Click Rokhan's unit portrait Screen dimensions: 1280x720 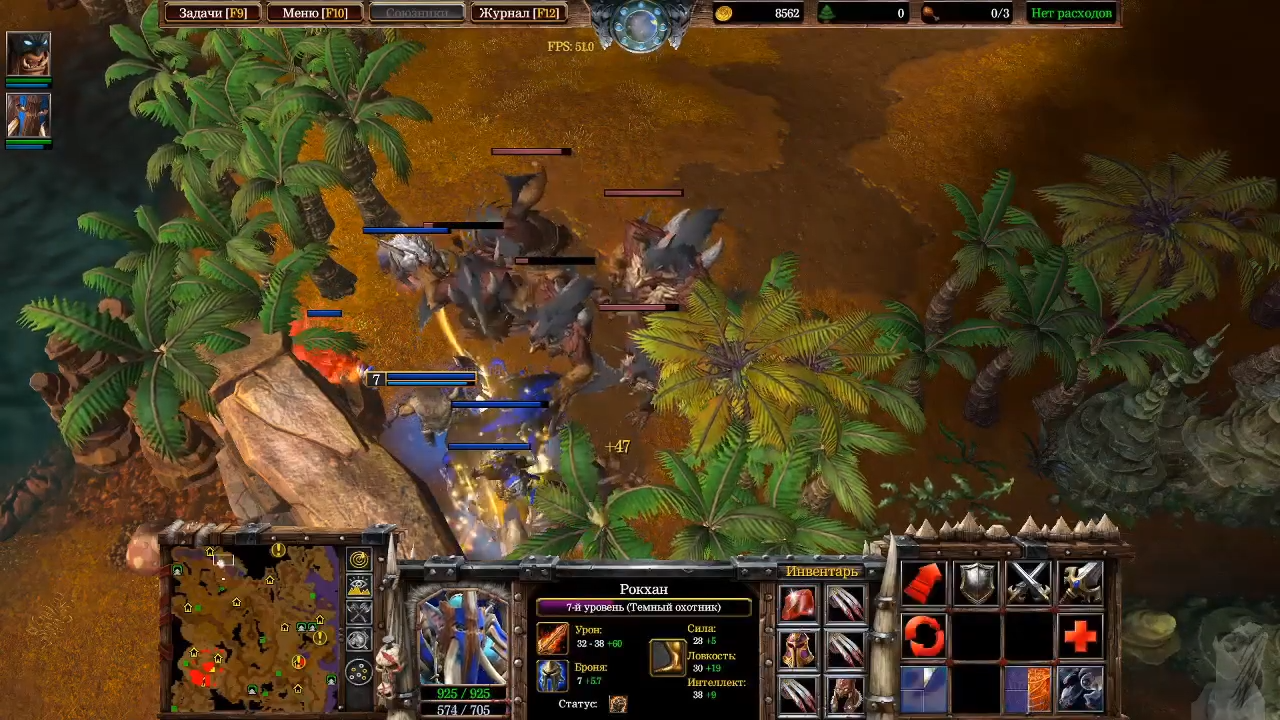coord(462,635)
